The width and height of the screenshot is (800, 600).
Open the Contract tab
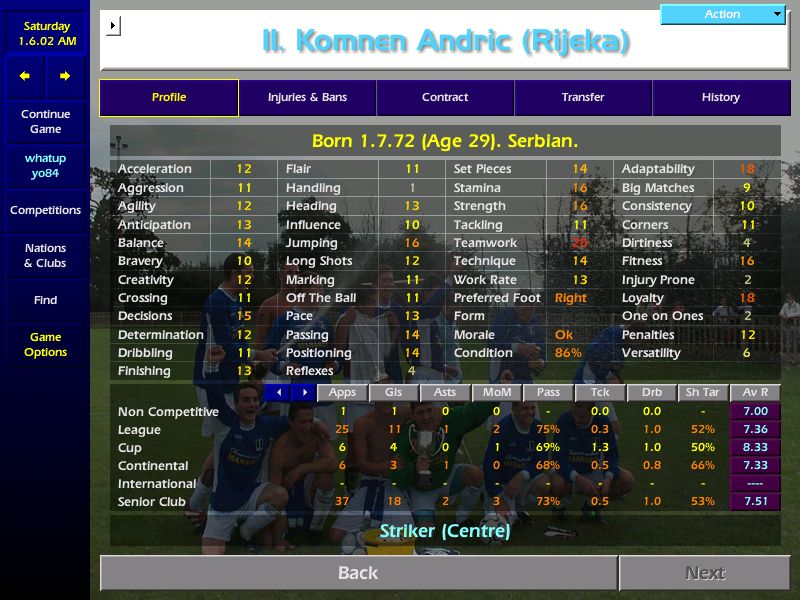(x=445, y=98)
